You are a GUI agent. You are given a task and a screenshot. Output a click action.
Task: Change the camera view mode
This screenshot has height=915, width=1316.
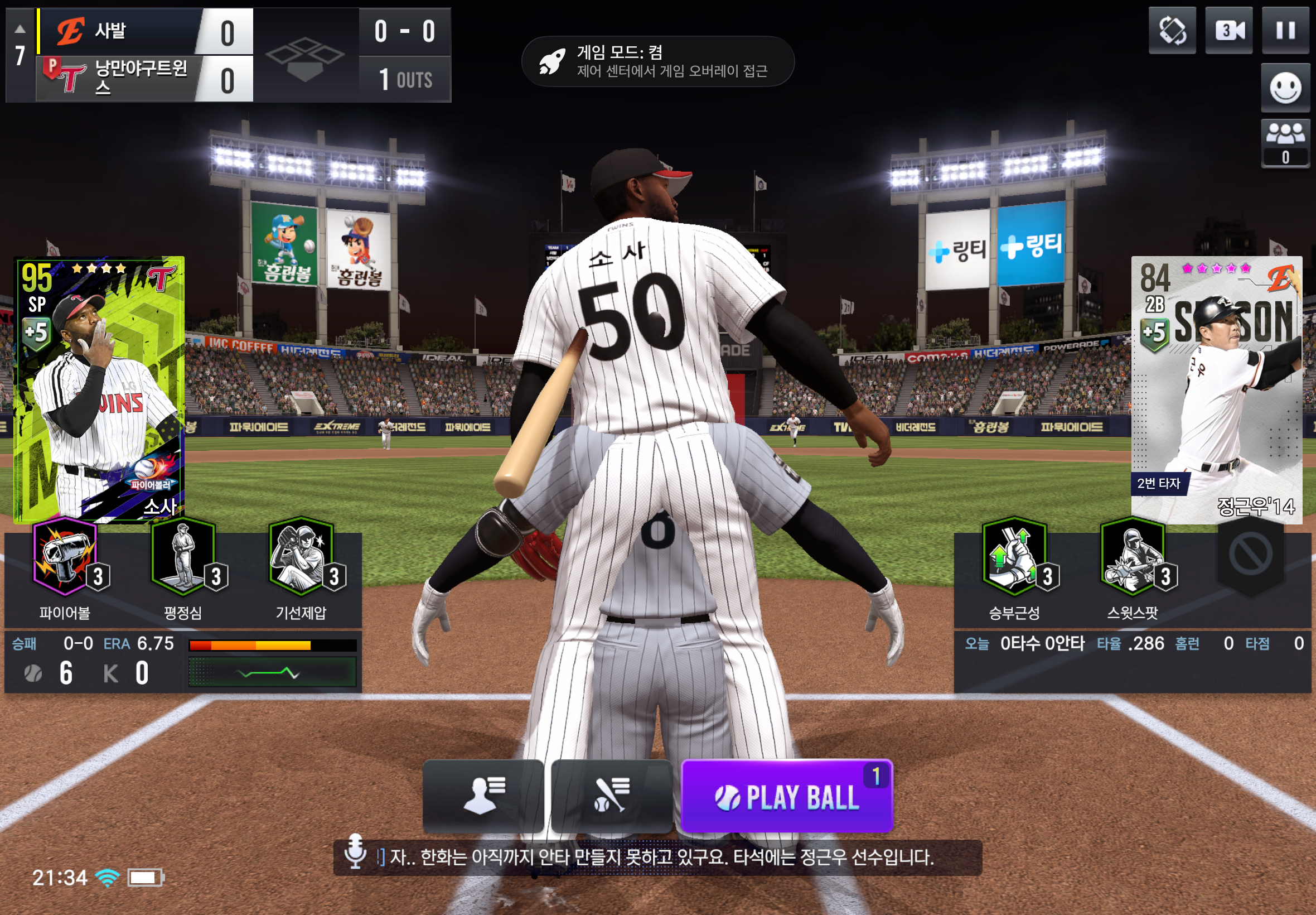point(1228,31)
